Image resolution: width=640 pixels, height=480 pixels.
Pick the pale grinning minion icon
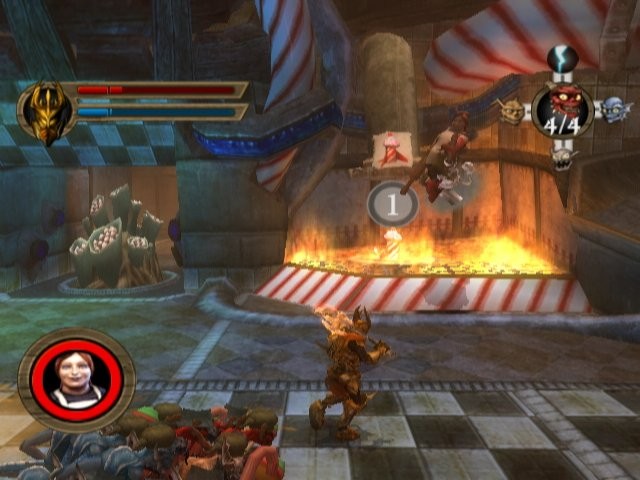562,157
